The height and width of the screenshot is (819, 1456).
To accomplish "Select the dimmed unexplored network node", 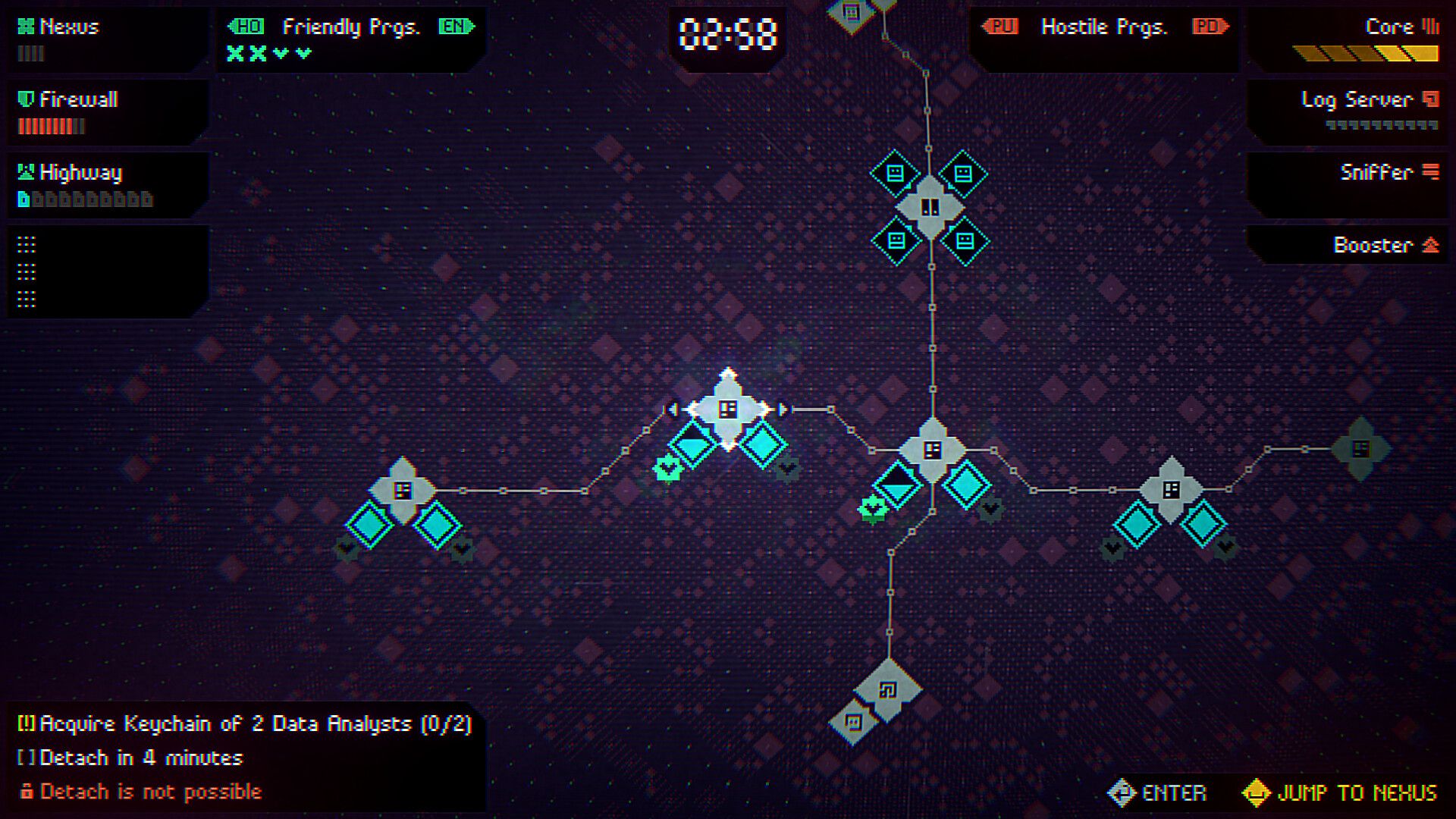I will tap(1360, 449).
